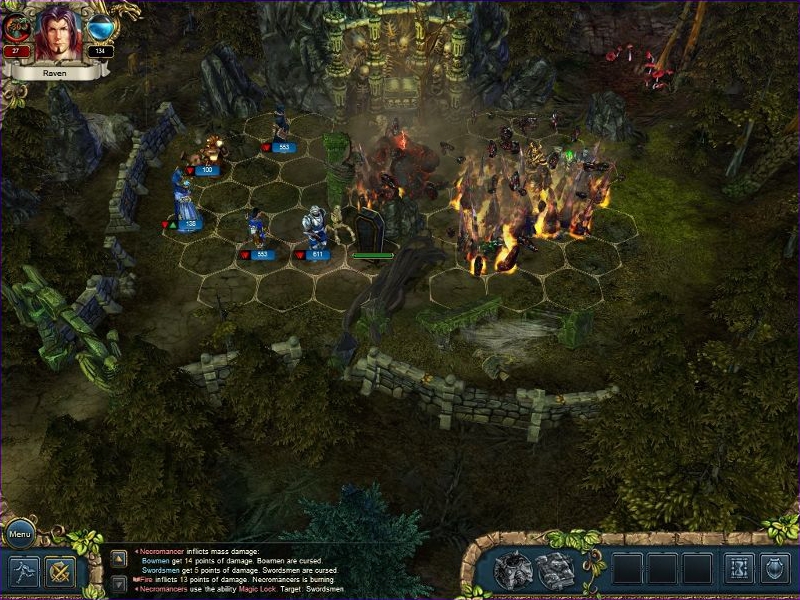
Task: Open the grey spell book icon
Action: [556, 569]
